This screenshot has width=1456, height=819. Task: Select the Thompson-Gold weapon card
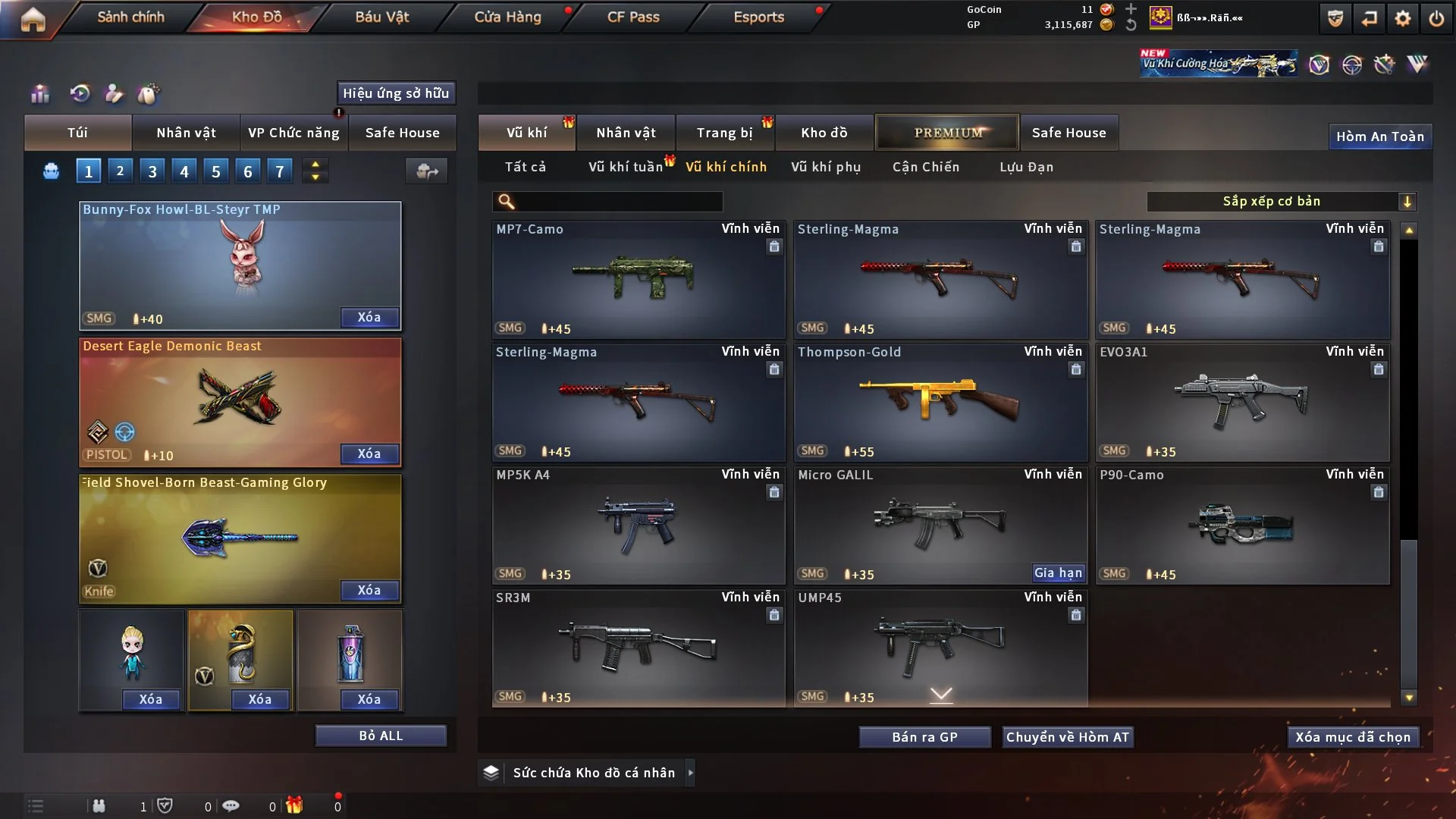[x=940, y=402]
